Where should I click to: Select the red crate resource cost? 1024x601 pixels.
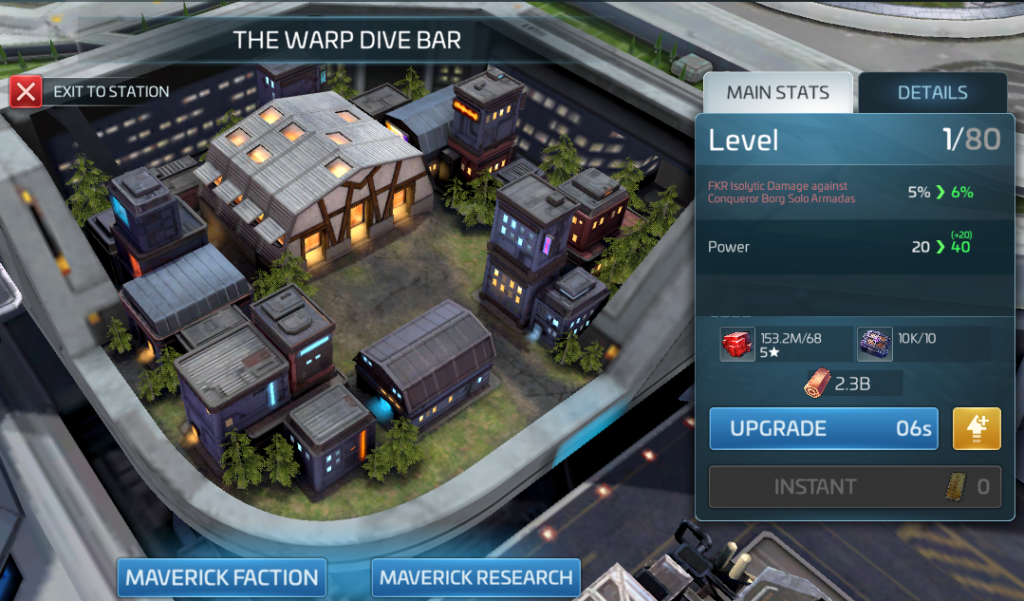(738, 344)
